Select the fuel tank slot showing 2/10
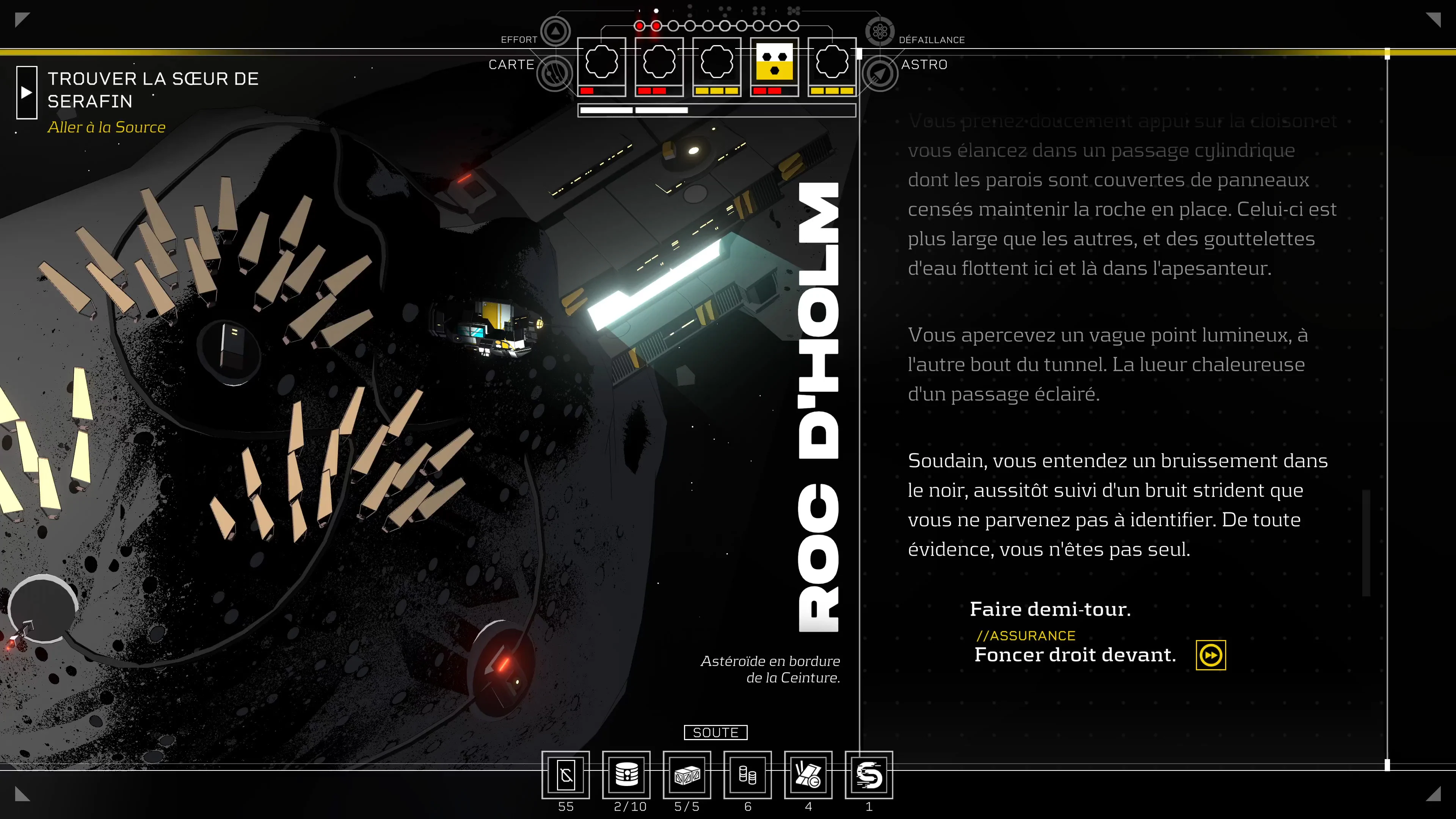Viewport: 1456px width, 819px height. tap(626, 775)
